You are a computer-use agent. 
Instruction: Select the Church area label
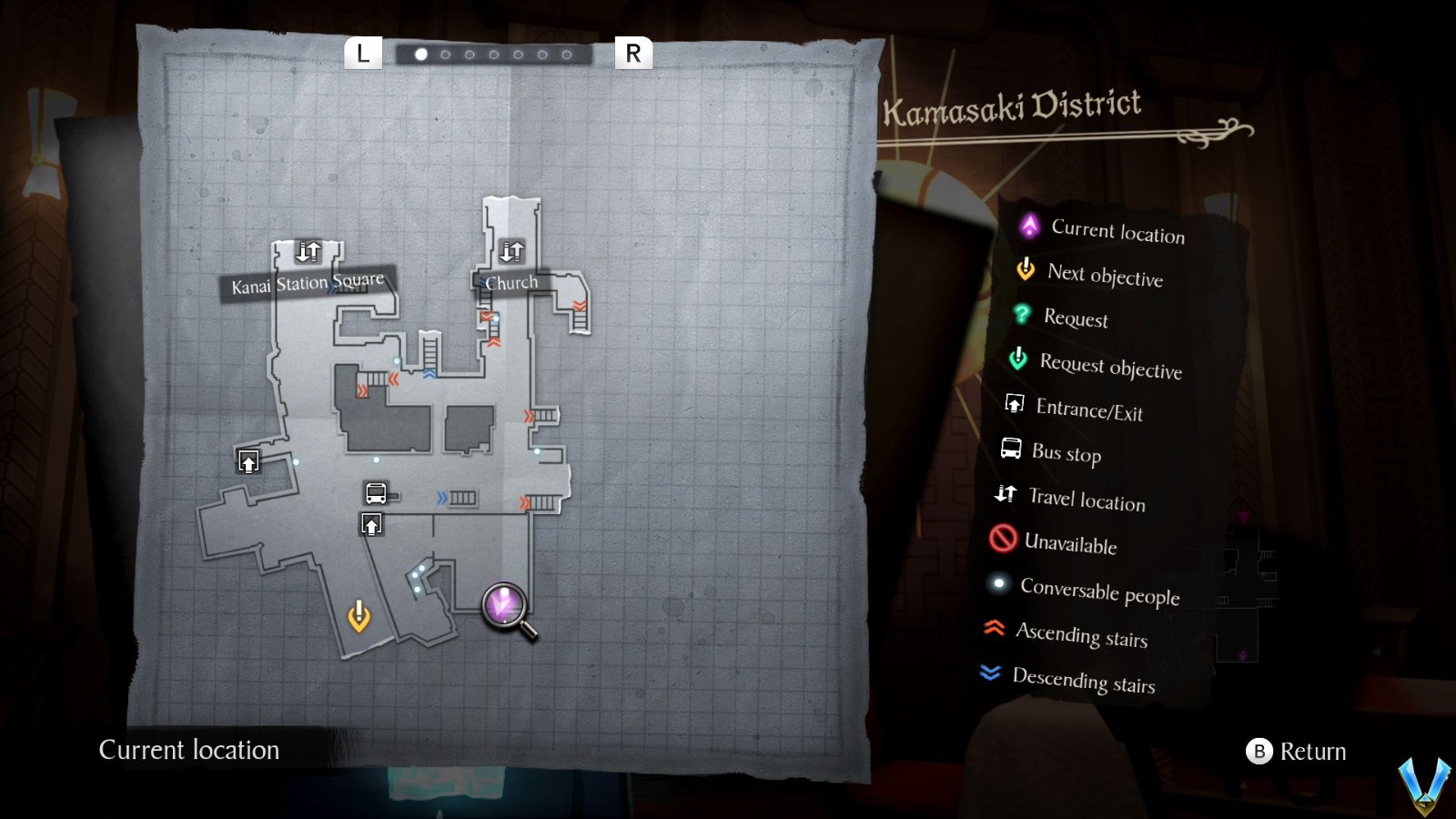512,282
